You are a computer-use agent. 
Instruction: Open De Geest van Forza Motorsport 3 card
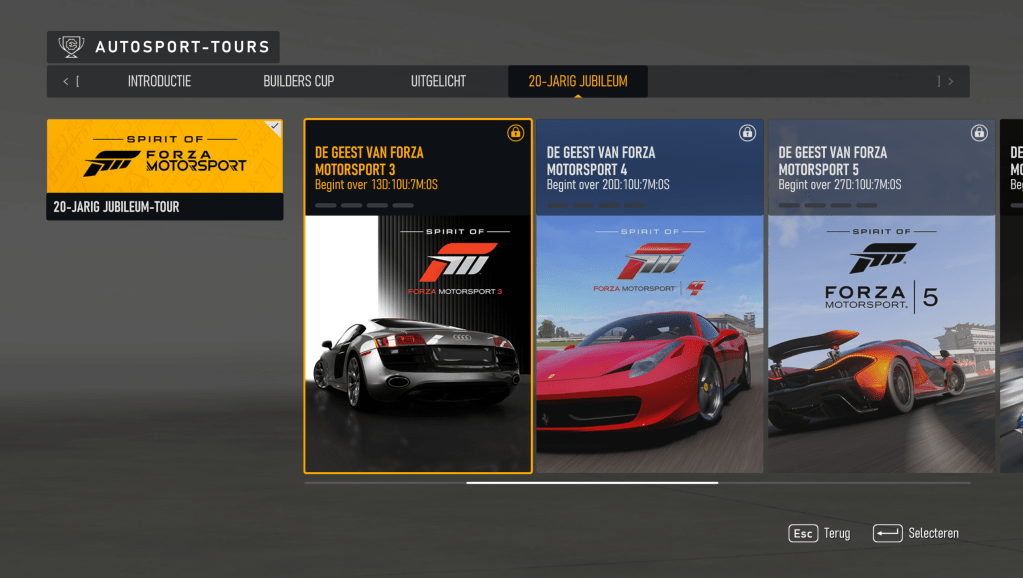coord(418,296)
